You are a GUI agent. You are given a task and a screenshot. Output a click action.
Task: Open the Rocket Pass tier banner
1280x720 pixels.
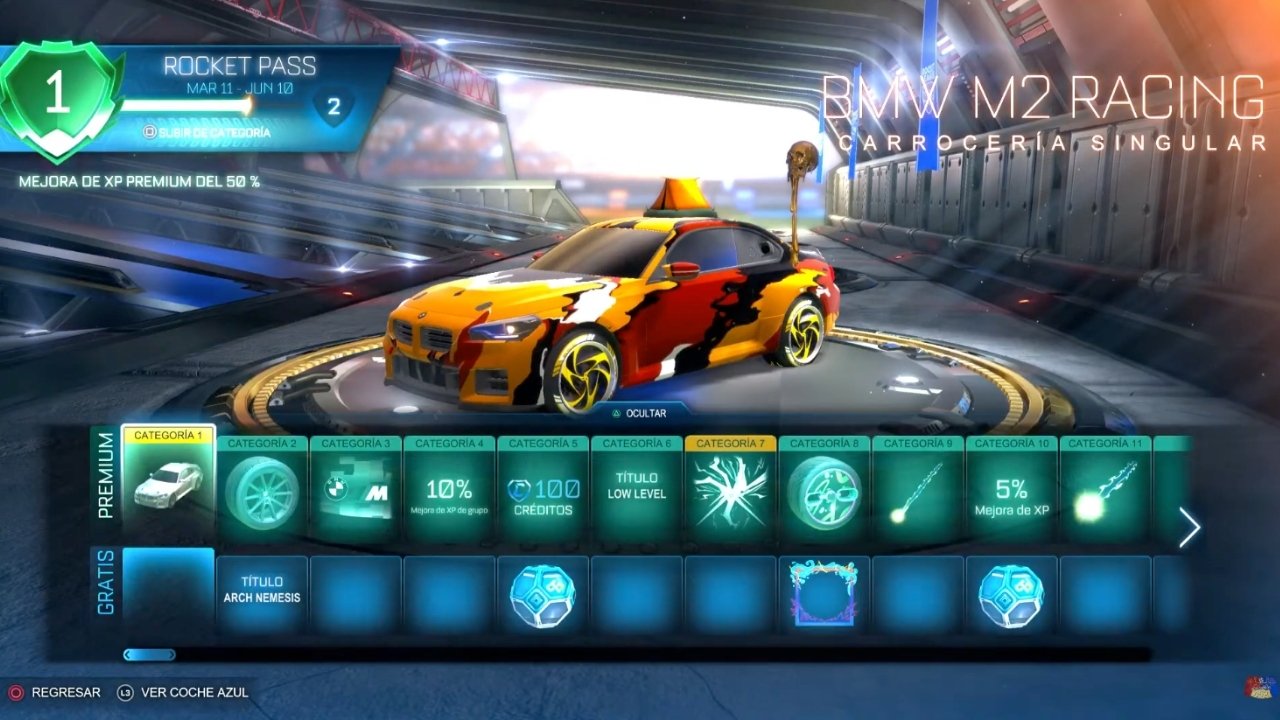pyautogui.click(x=200, y=98)
